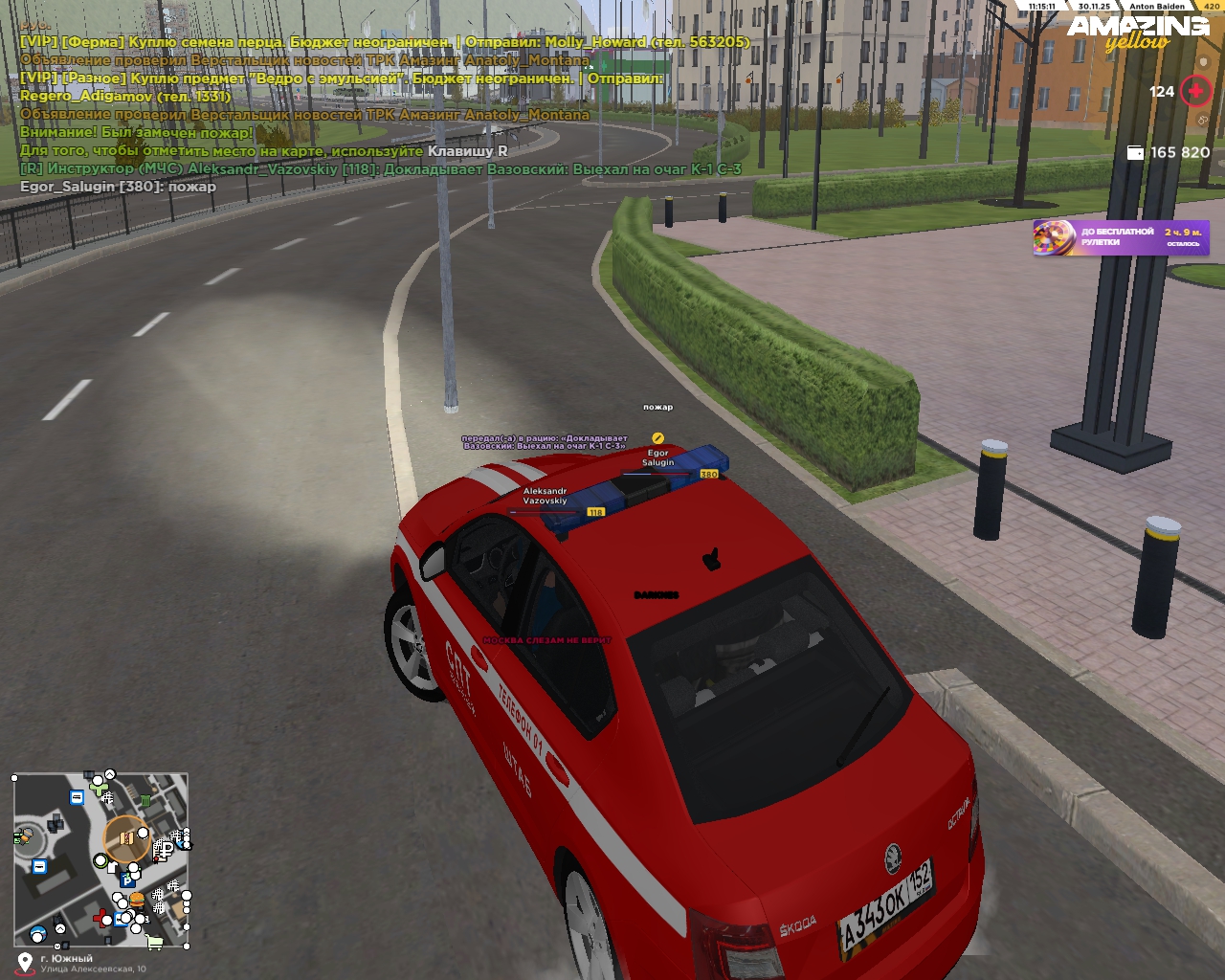Click the wallet money icon
The width and height of the screenshot is (1225, 980).
(x=1135, y=152)
